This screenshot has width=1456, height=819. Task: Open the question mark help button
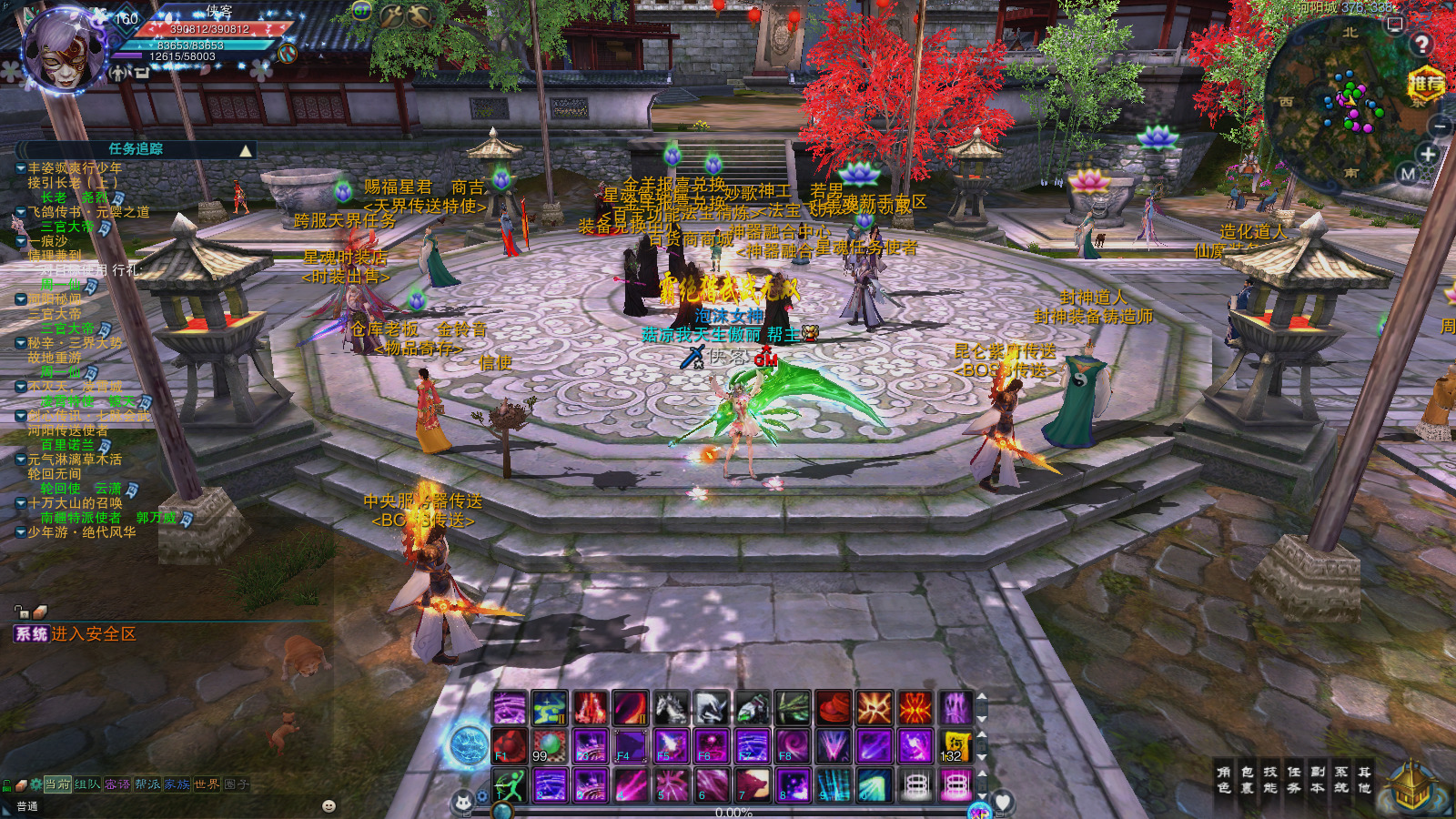[x=1421, y=44]
